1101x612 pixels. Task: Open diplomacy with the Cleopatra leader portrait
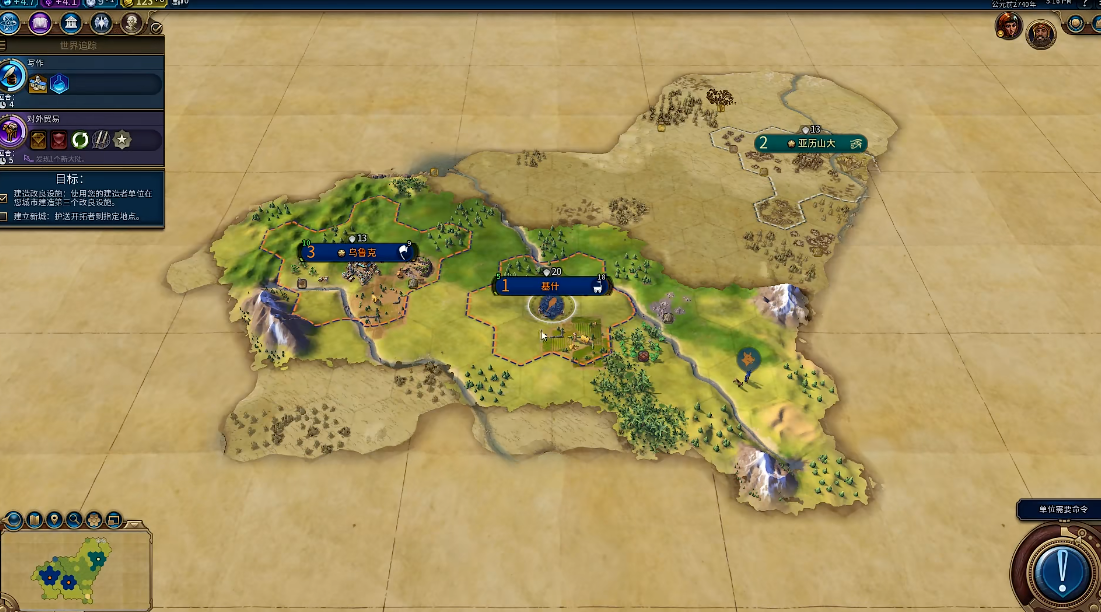(x=1008, y=27)
